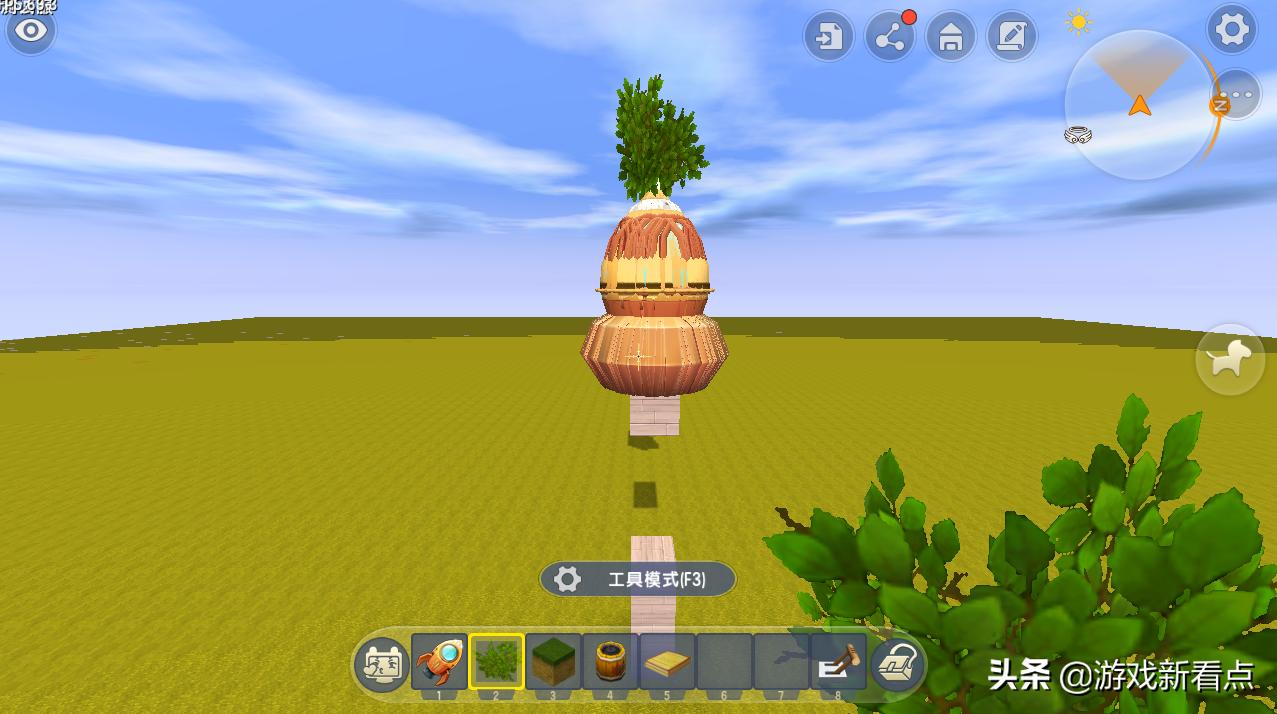1277x714 pixels.
Task: Open the backpack inventory button
Action: coord(897,664)
